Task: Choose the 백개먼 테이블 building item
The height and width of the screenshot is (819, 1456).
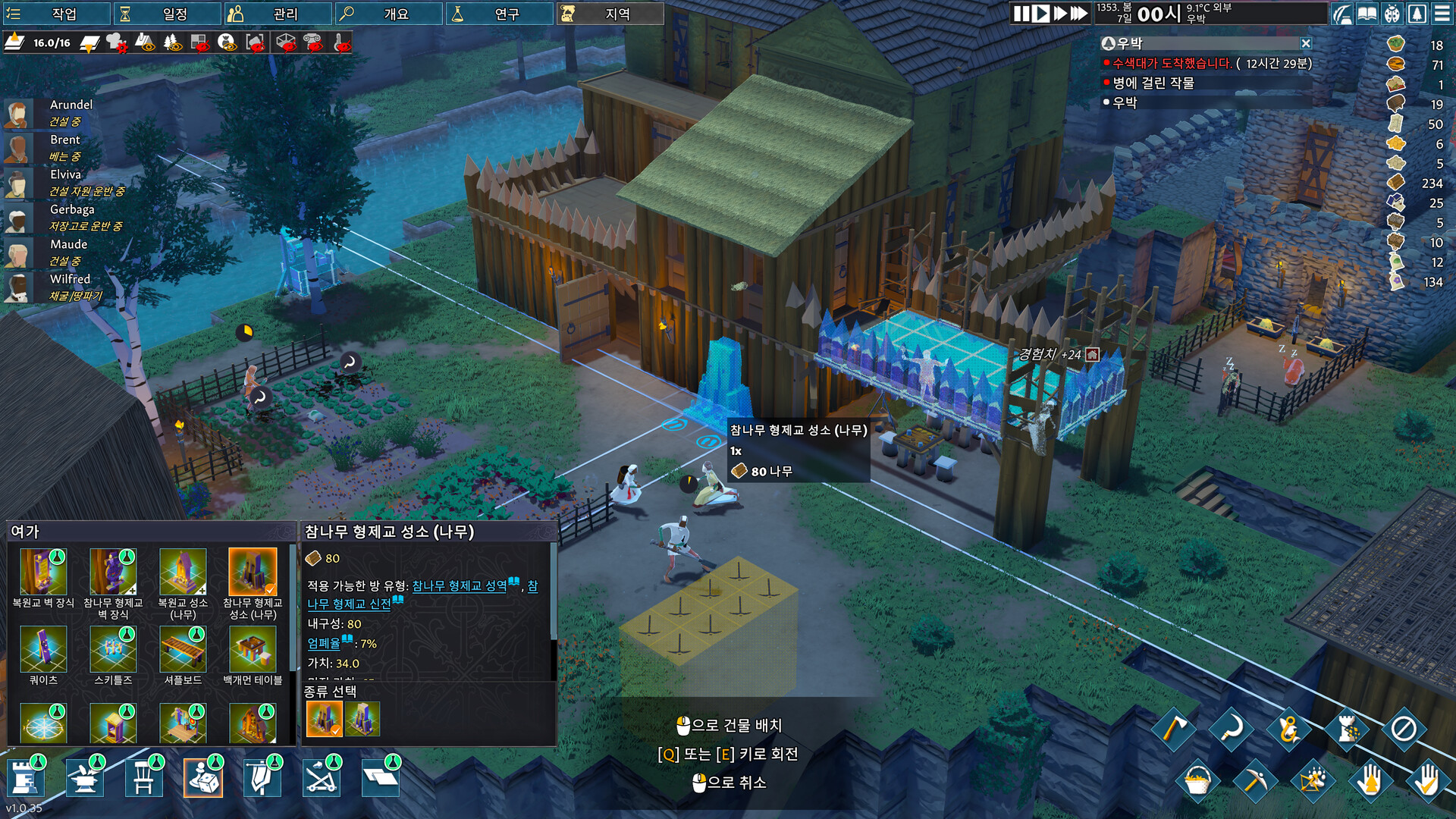Action: (x=253, y=651)
